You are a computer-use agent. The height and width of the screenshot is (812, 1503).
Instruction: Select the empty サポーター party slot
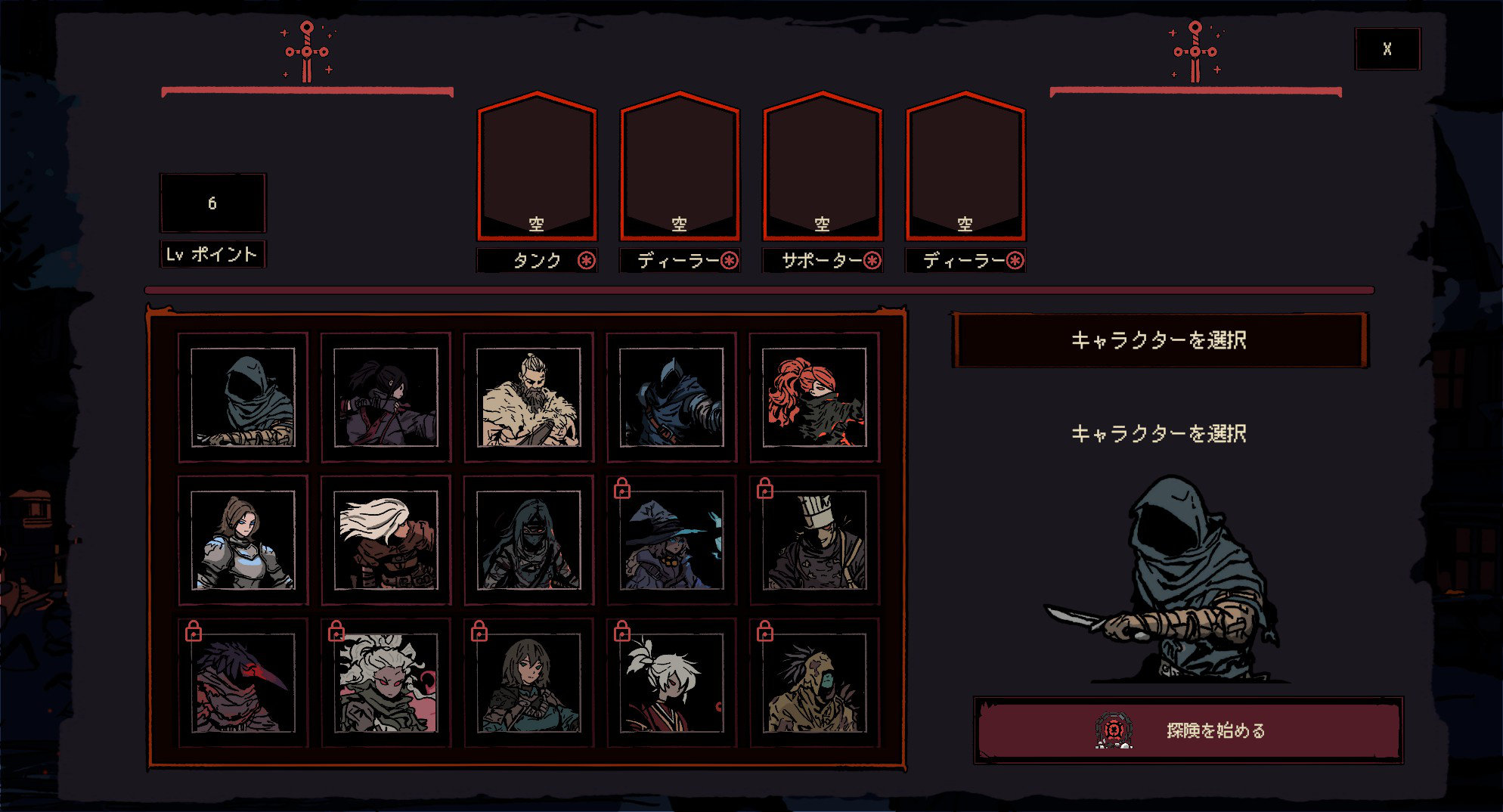(x=823, y=166)
